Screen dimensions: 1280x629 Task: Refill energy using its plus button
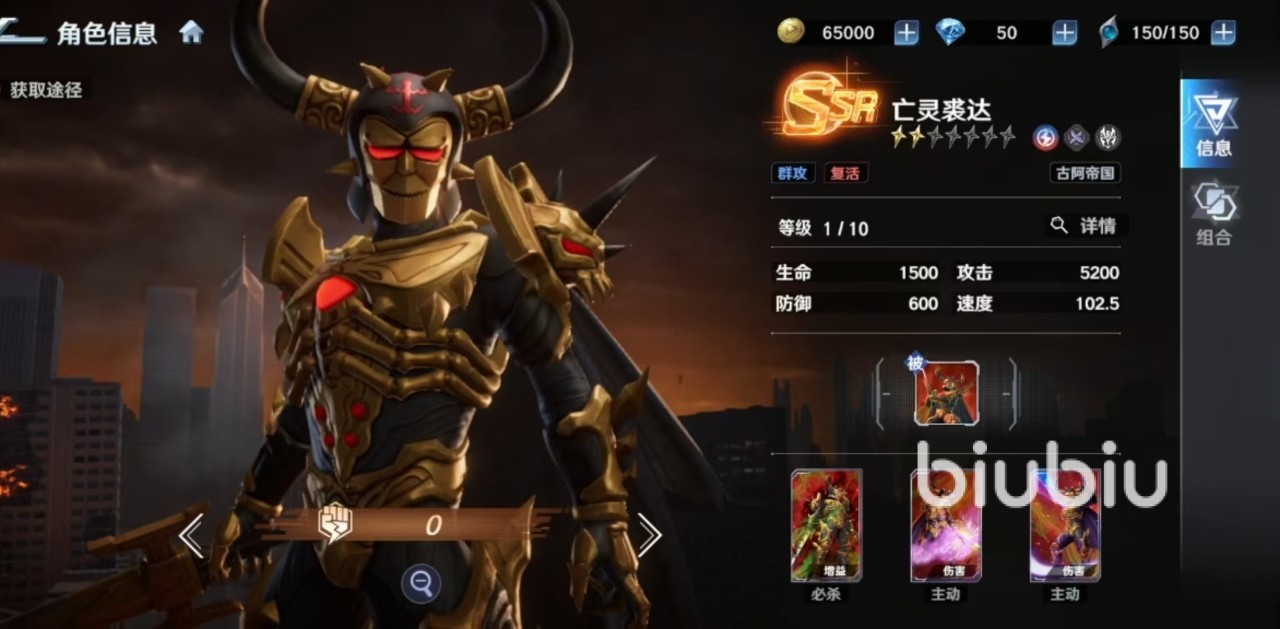[1223, 33]
